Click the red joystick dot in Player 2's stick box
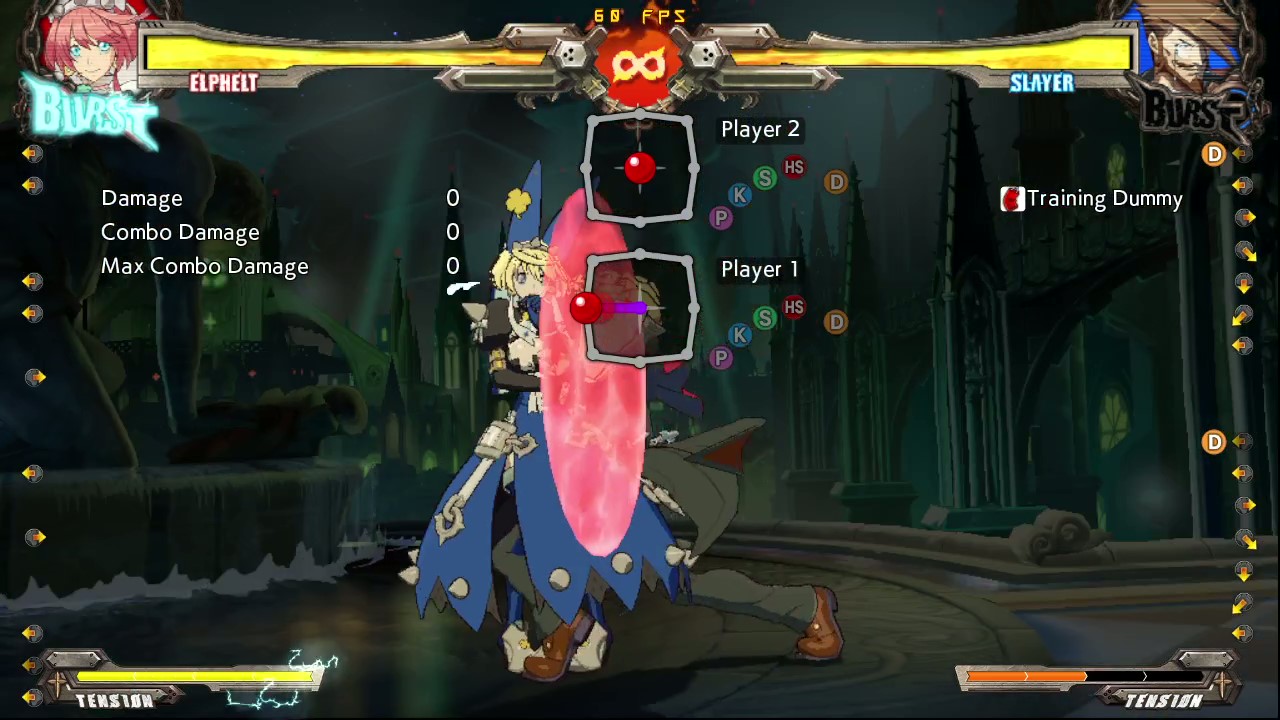Image resolution: width=1280 pixels, height=720 pixels. click(638, 167)
